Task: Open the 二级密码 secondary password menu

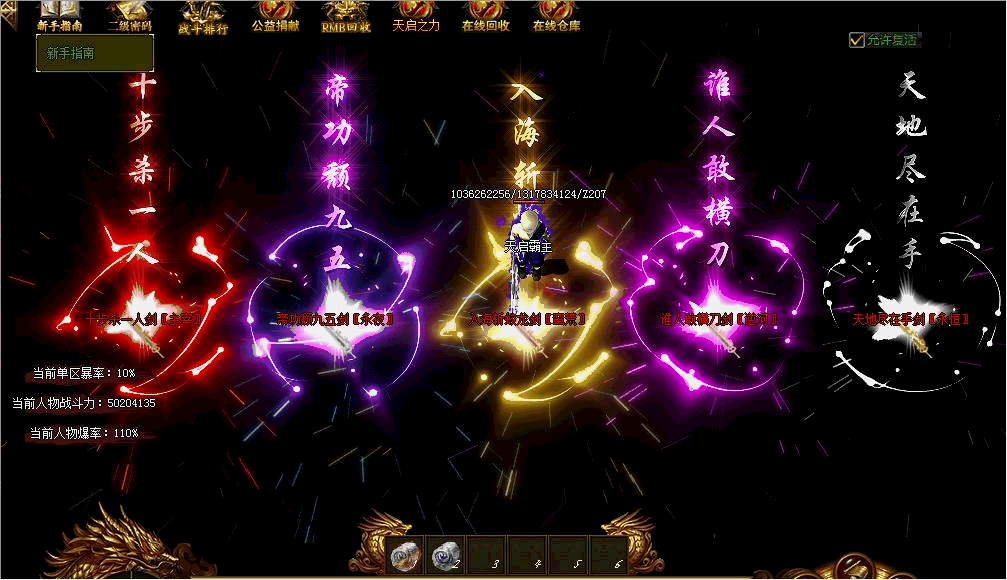Action: click(130, 18)
